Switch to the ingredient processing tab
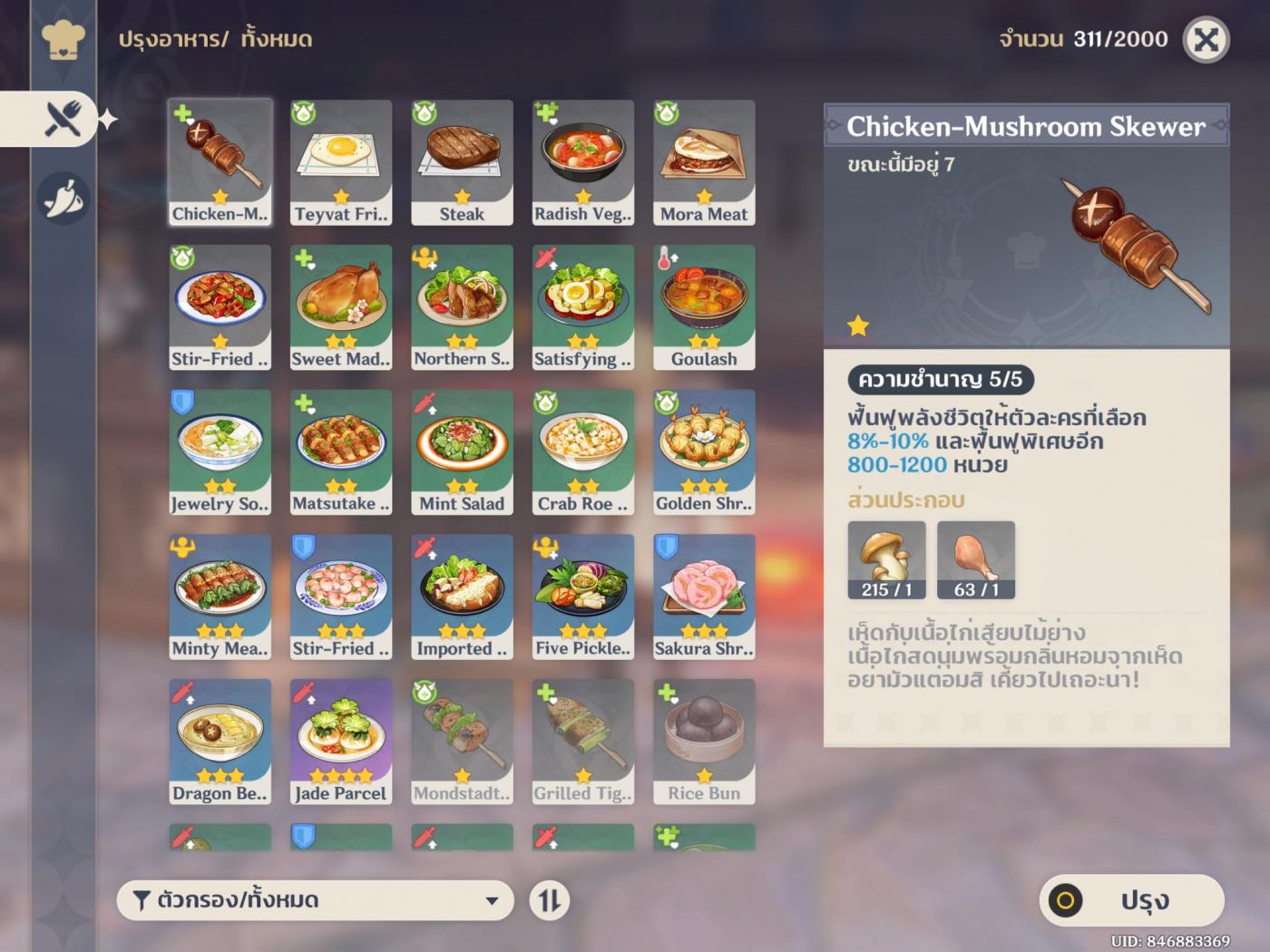This screenshot has width=1270, height=952. coord(63,198)
